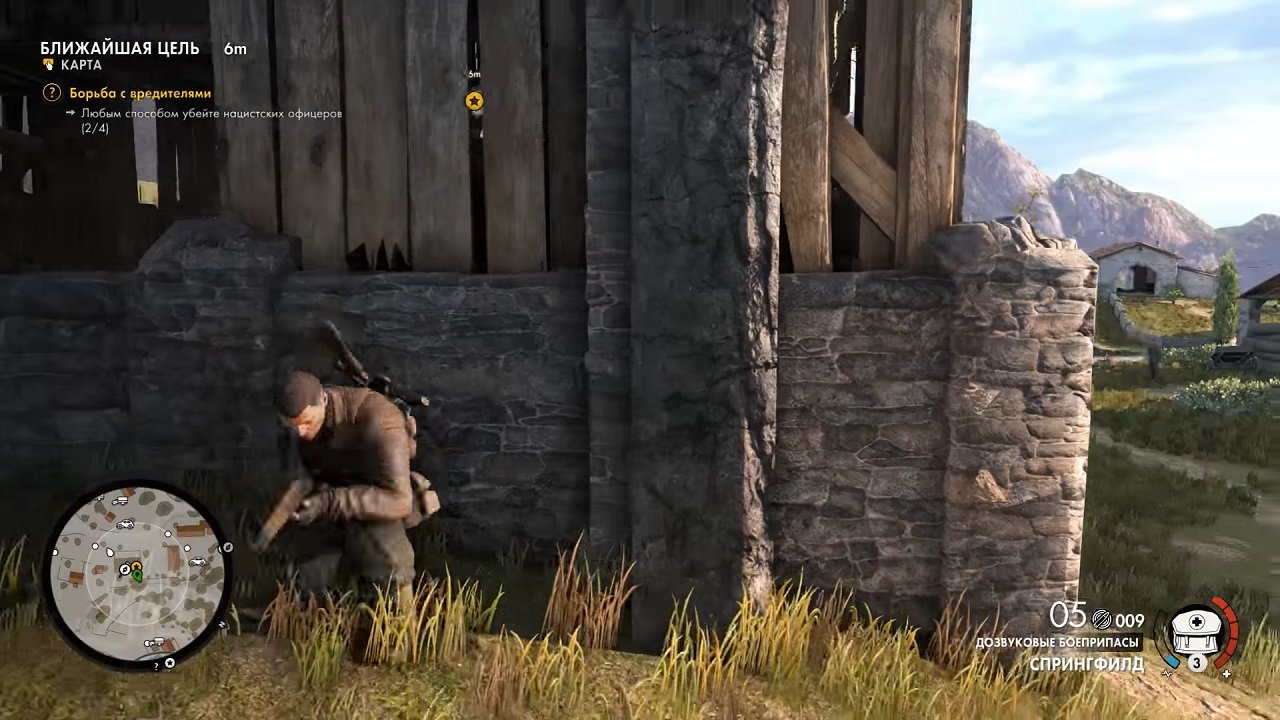Toggle the green player marker on the minimap
Screen dimensions: 1280x720
139,577
